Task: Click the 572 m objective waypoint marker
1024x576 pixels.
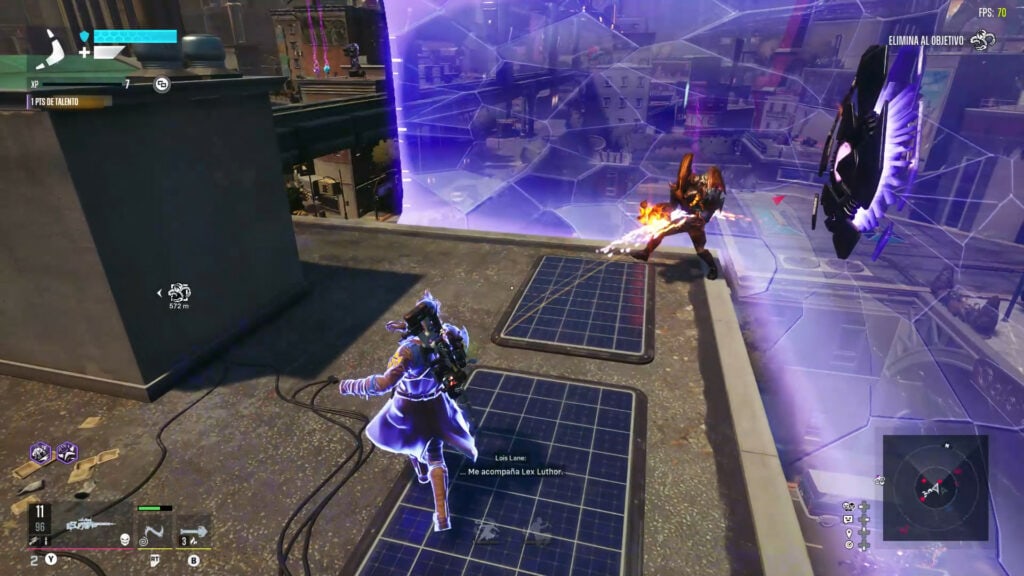Action: (180, 293)
